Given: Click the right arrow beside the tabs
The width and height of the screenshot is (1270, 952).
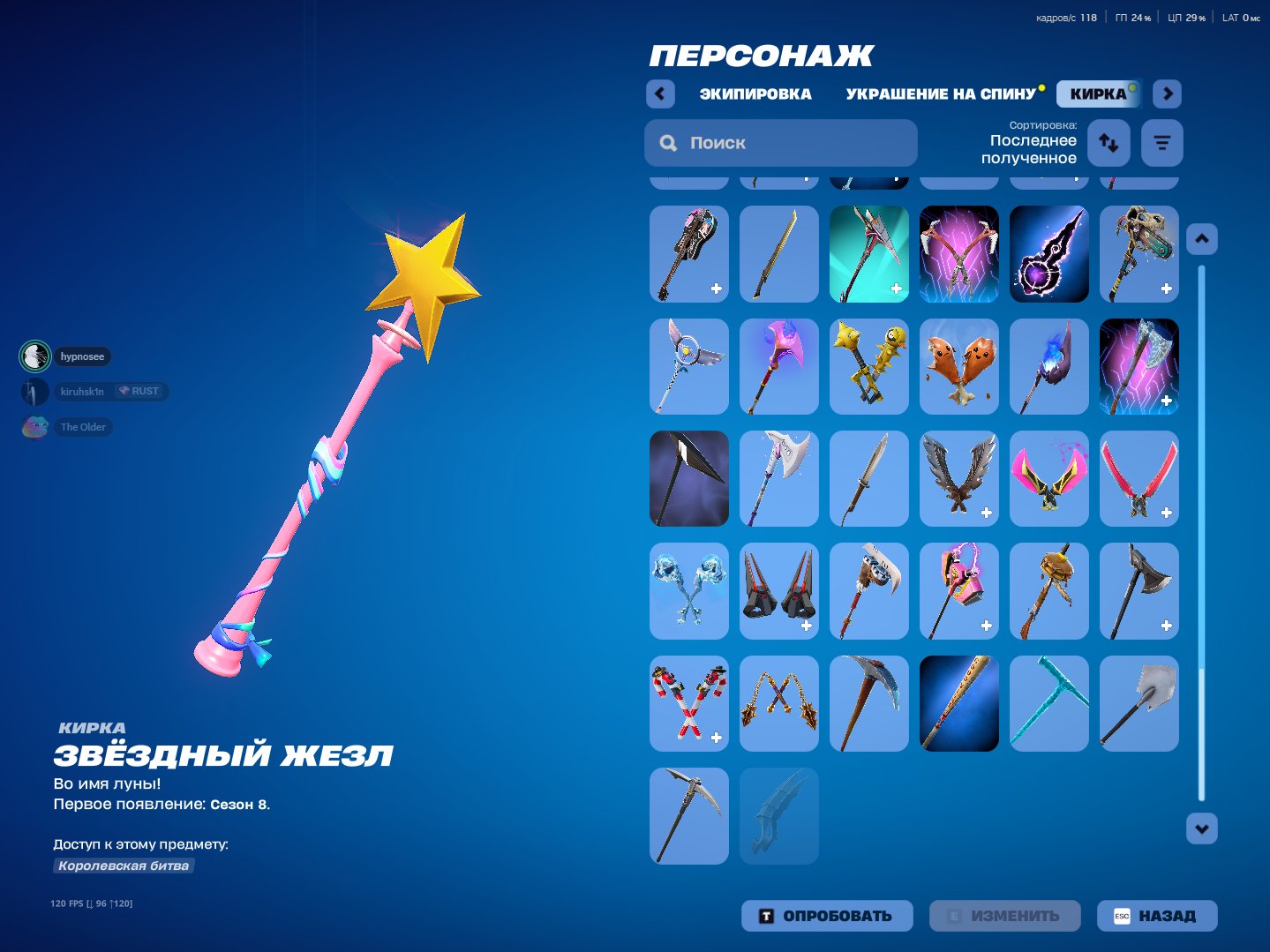Looking at the screenshot, I should (1167, 94).
